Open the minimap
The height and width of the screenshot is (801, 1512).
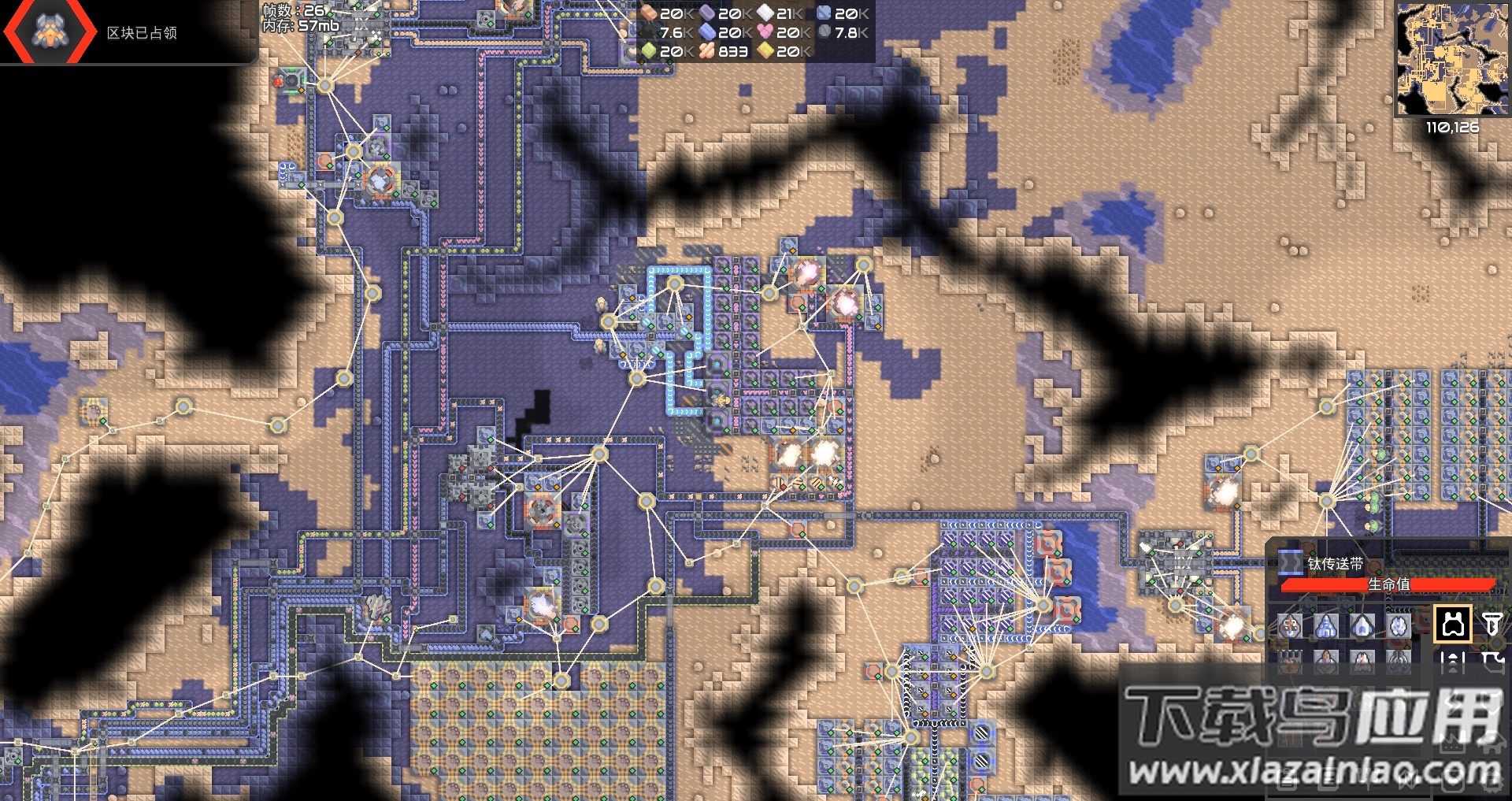coord(1452,58)
